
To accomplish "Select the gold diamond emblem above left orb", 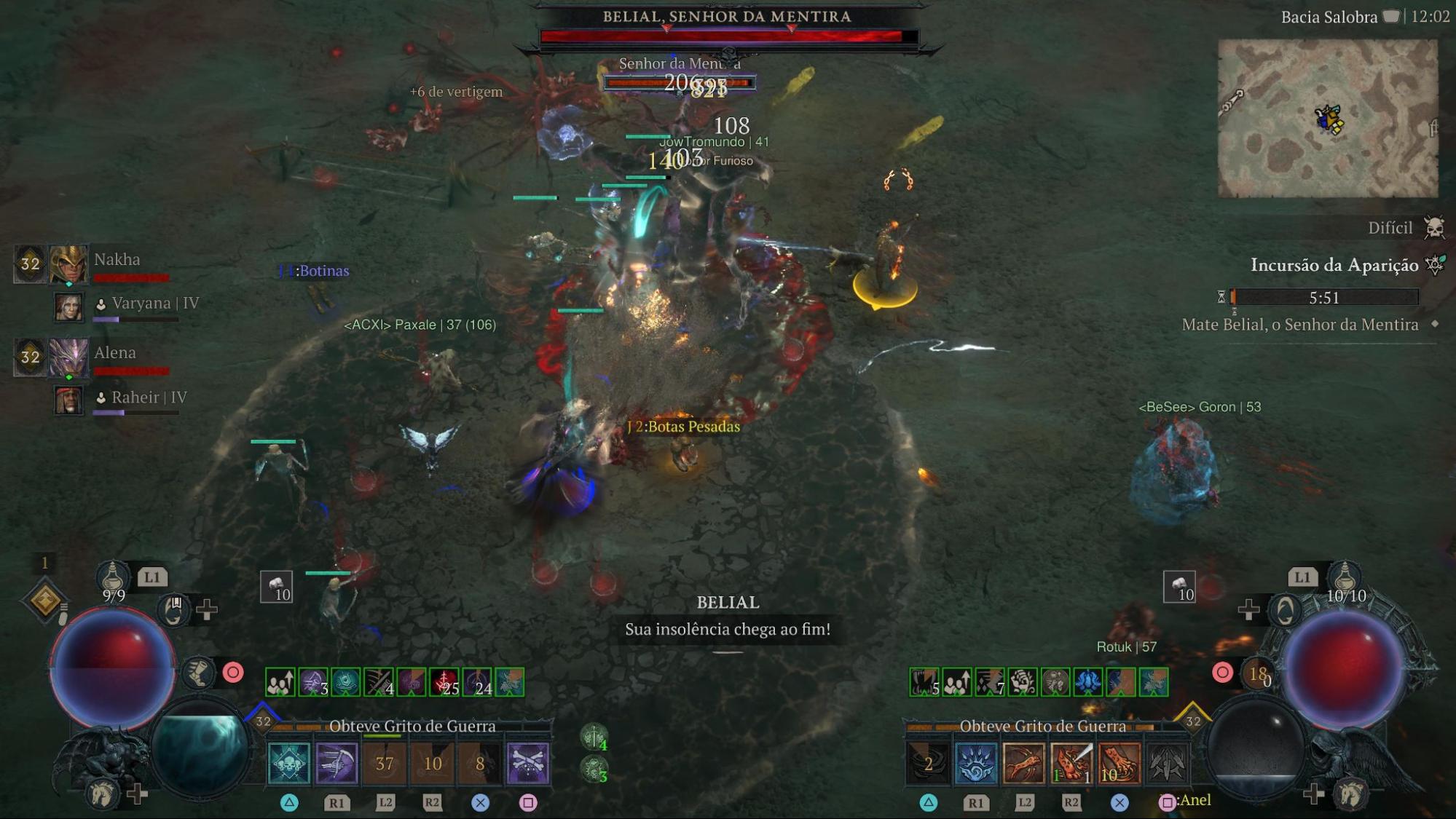I will tap(45, 601).
